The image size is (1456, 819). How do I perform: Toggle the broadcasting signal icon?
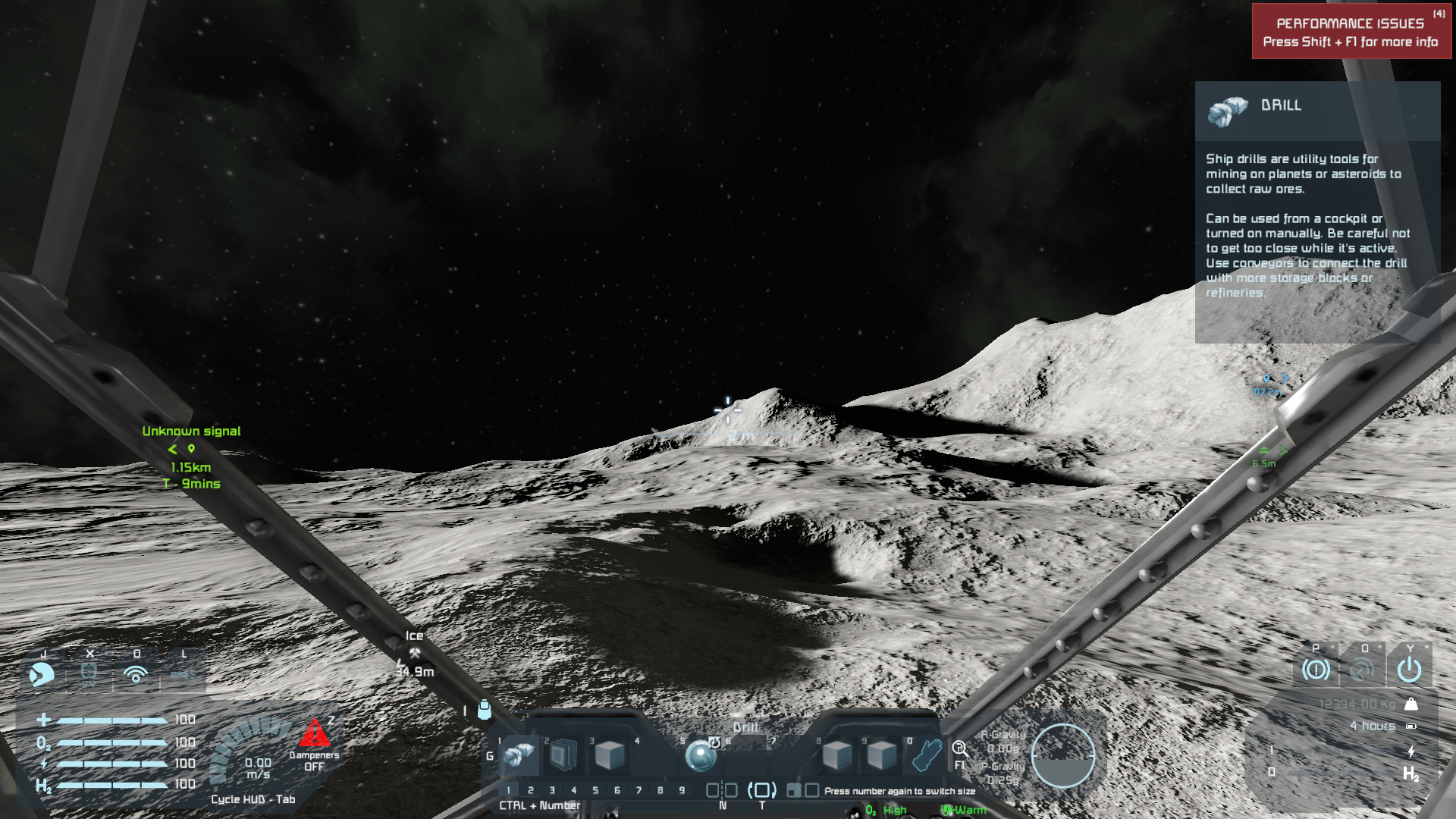click(136, 673)
